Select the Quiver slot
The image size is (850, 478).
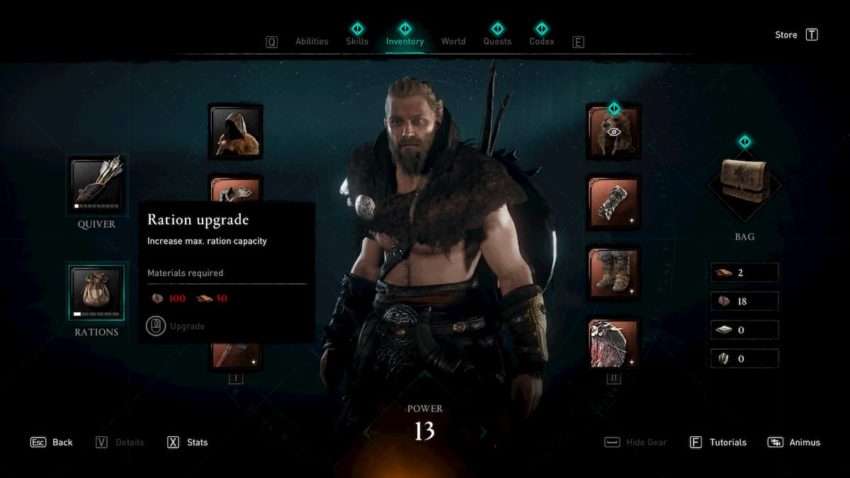[x=97, y=184]
